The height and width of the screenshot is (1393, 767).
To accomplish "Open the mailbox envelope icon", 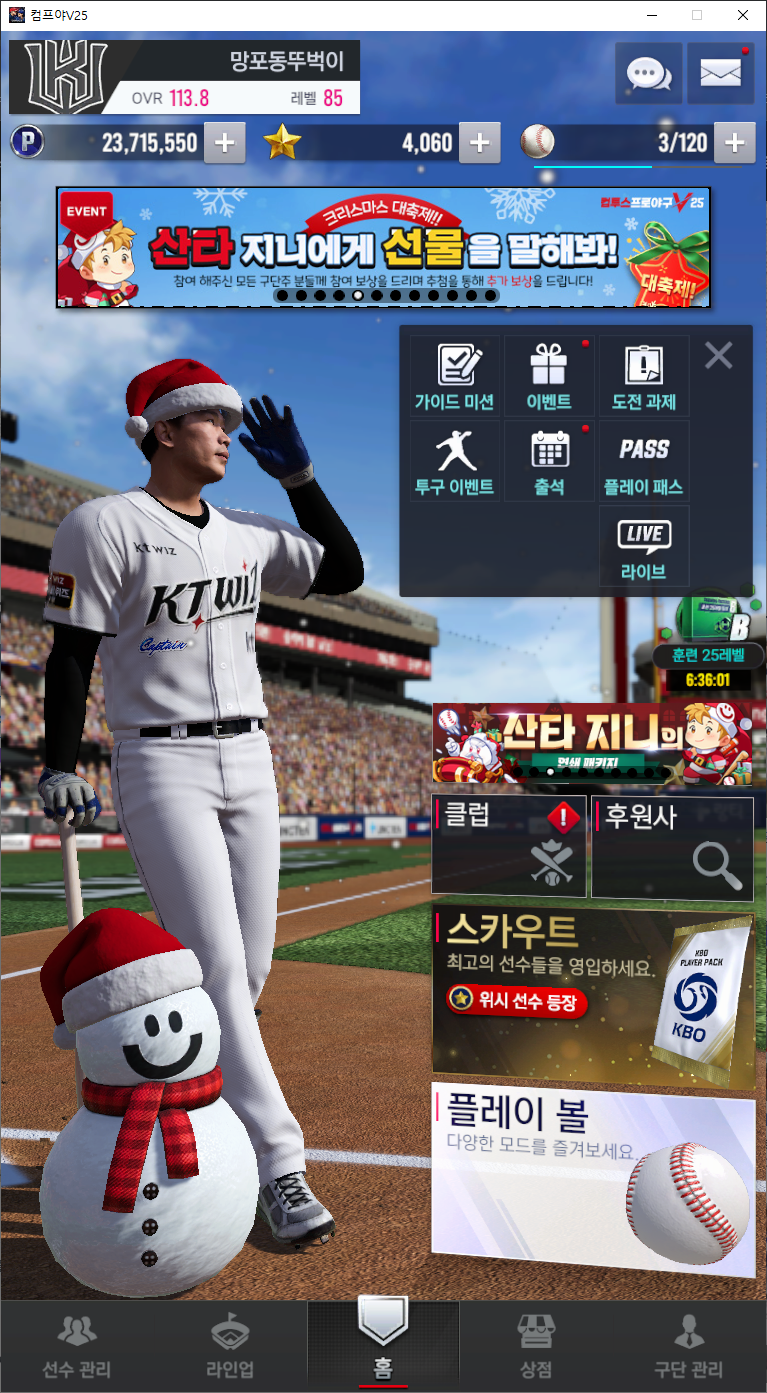I will pos(720,73).
